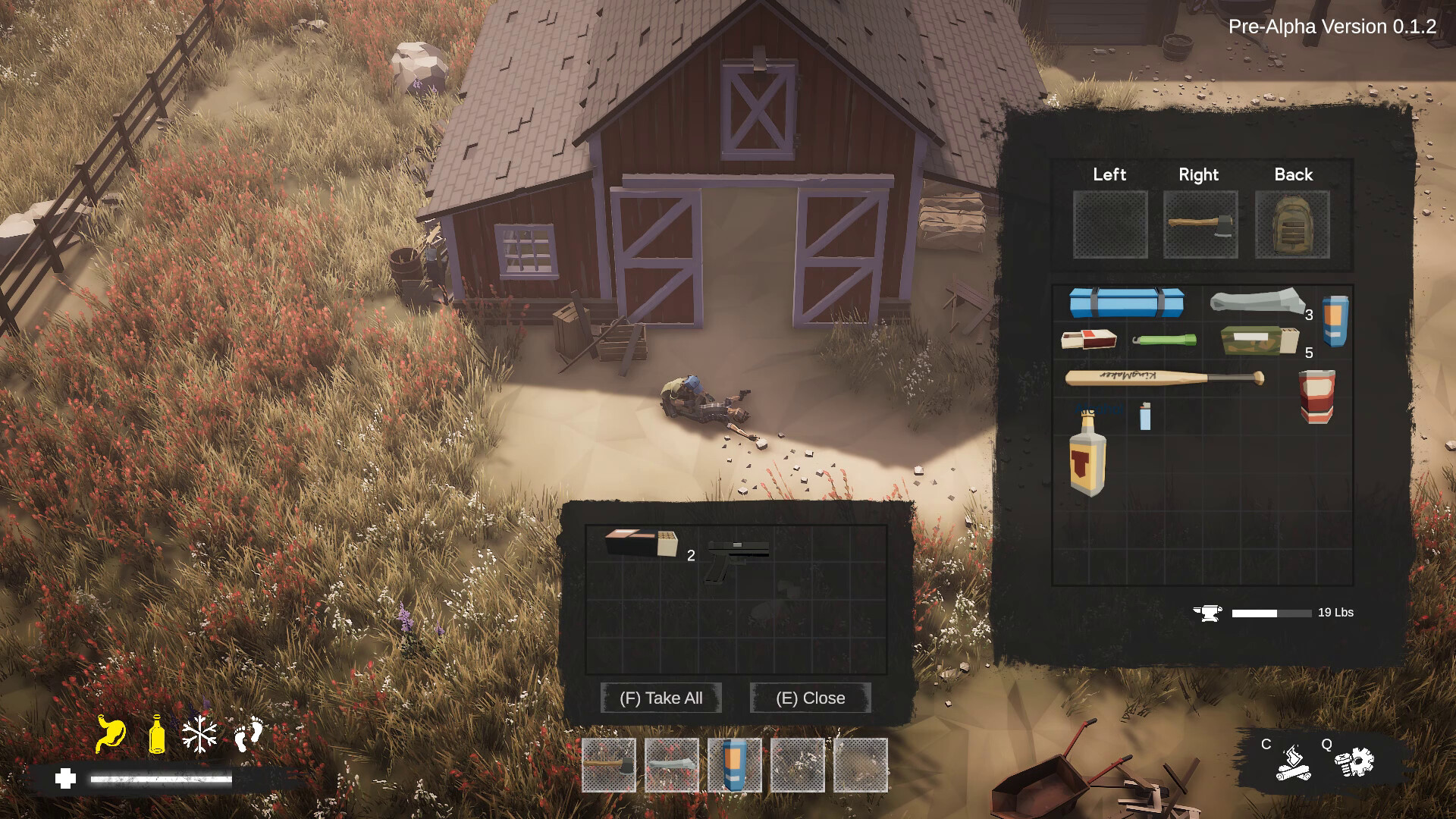Image resolution: width=1456 pixels, height=819 pixels.
Task: Pick the small blue lighter
Action: point(1145,416)
